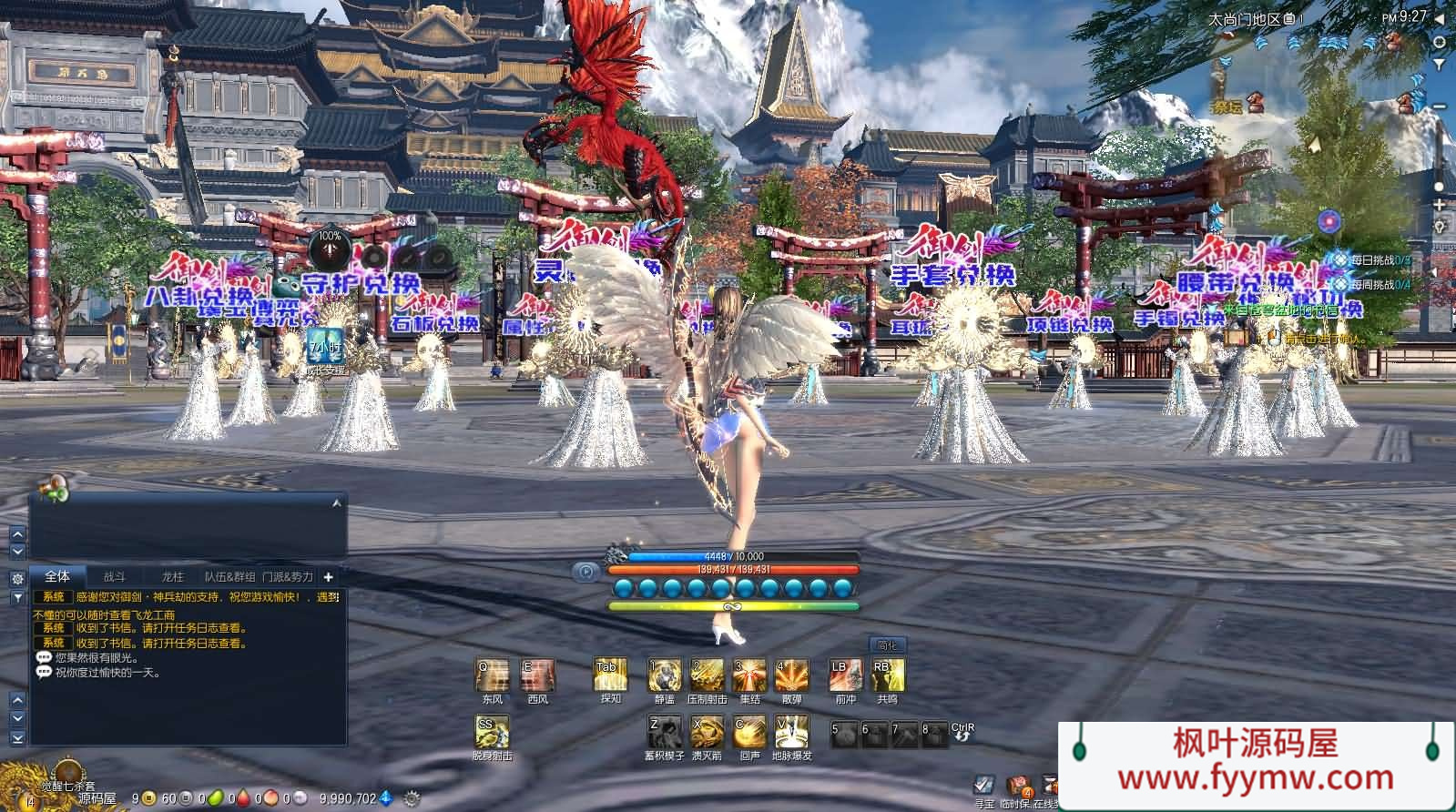Activate the 前冲 skill
1456x812 pixels.
[845, 676]
